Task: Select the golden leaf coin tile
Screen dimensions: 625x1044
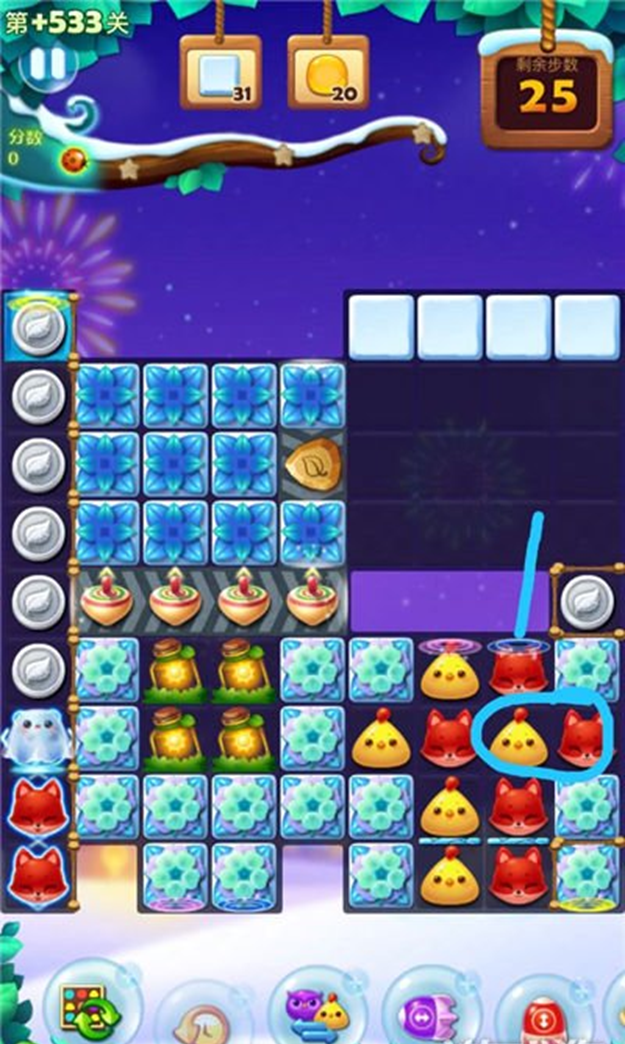Action: pos(313,463)
